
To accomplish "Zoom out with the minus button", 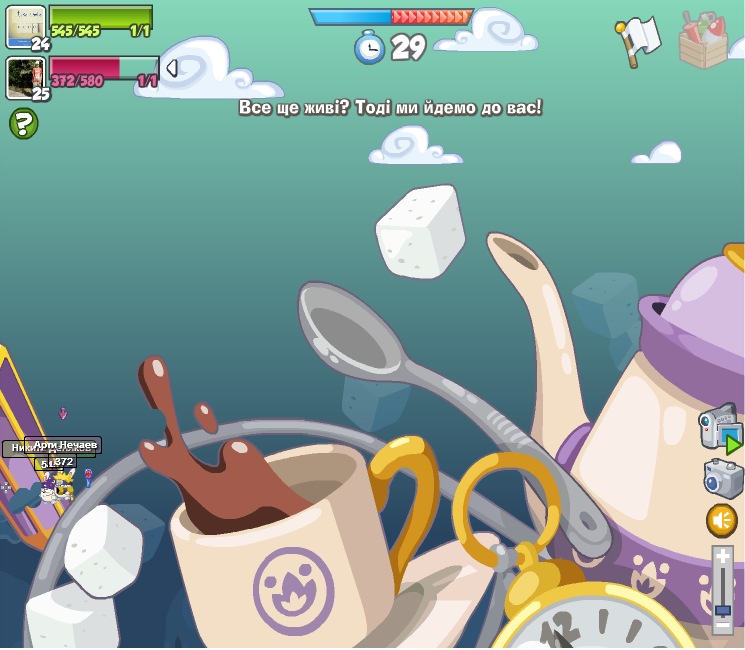I will click(722, 626).
